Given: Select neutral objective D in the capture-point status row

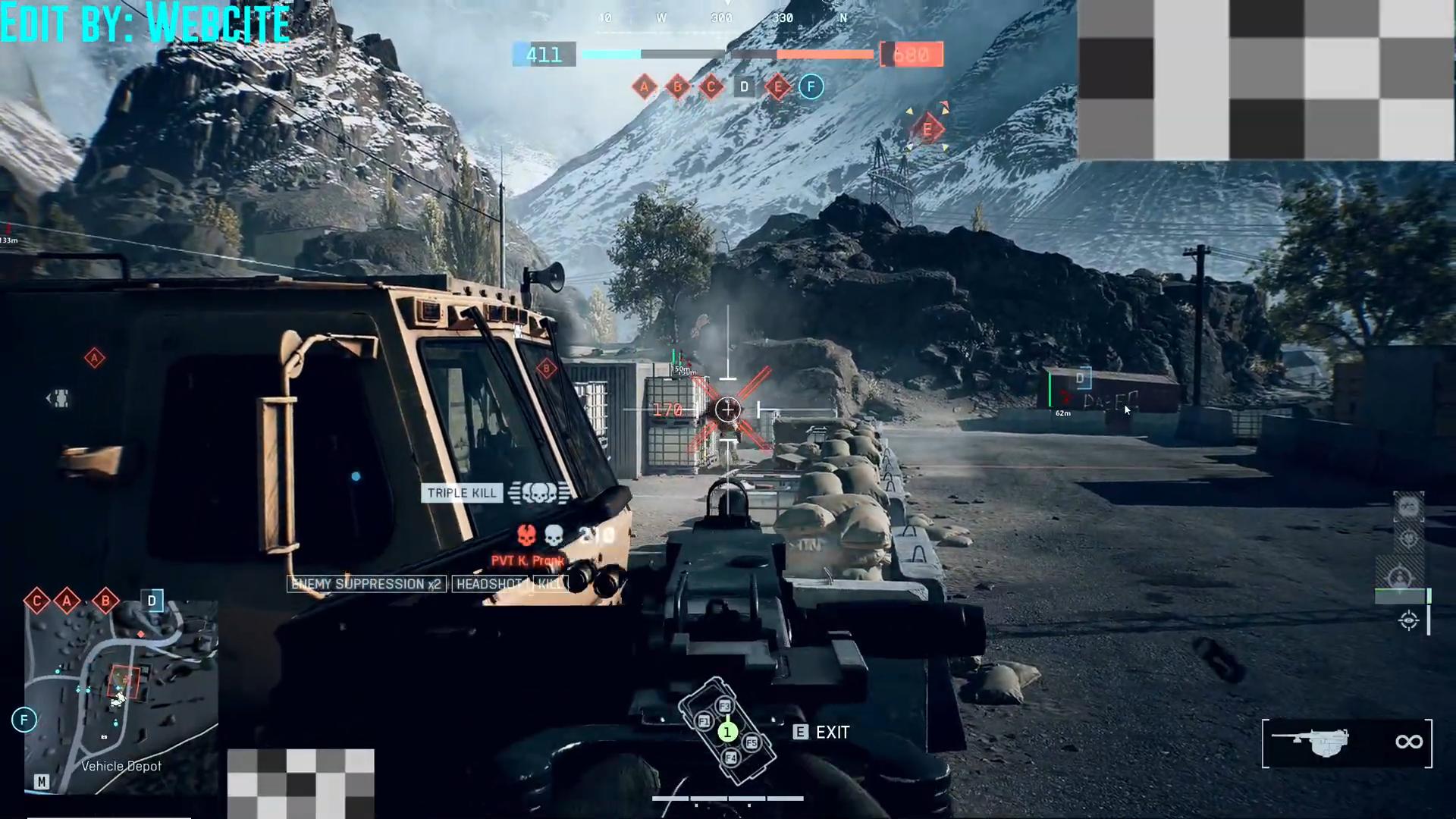Looking at the screenshot, I should tap(744, 87).
